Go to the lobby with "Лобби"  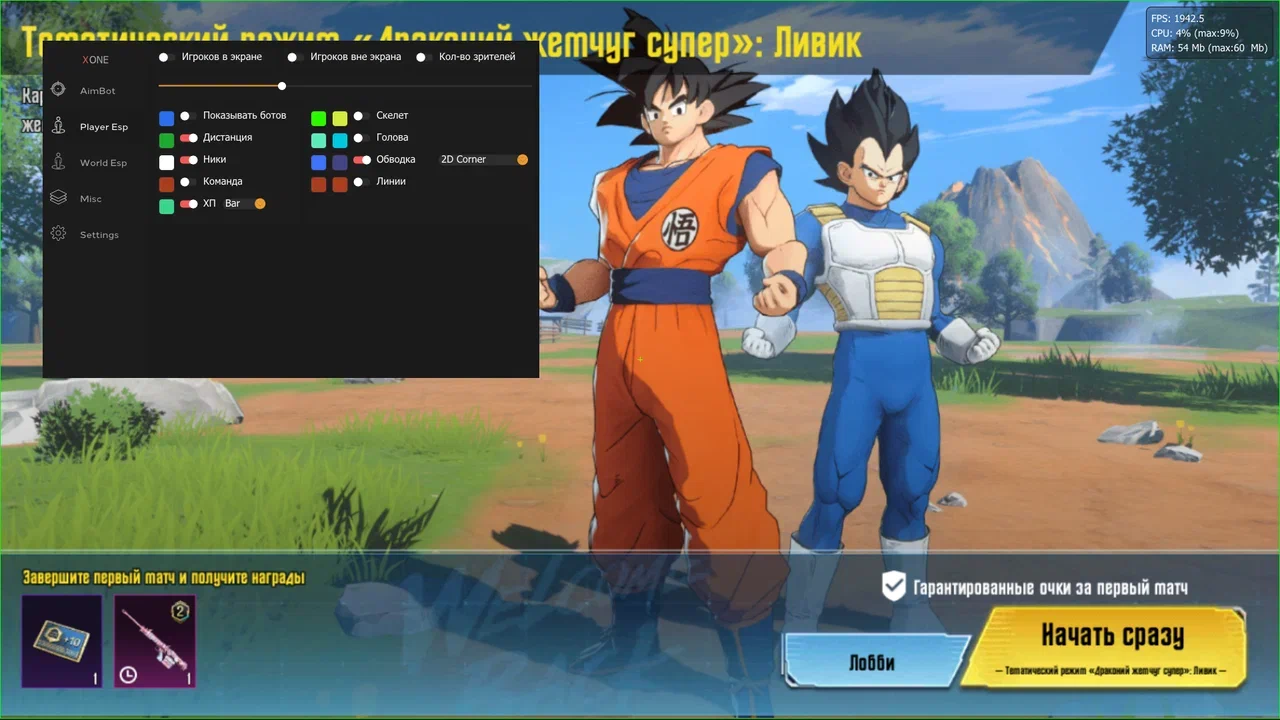click(871, 663)
